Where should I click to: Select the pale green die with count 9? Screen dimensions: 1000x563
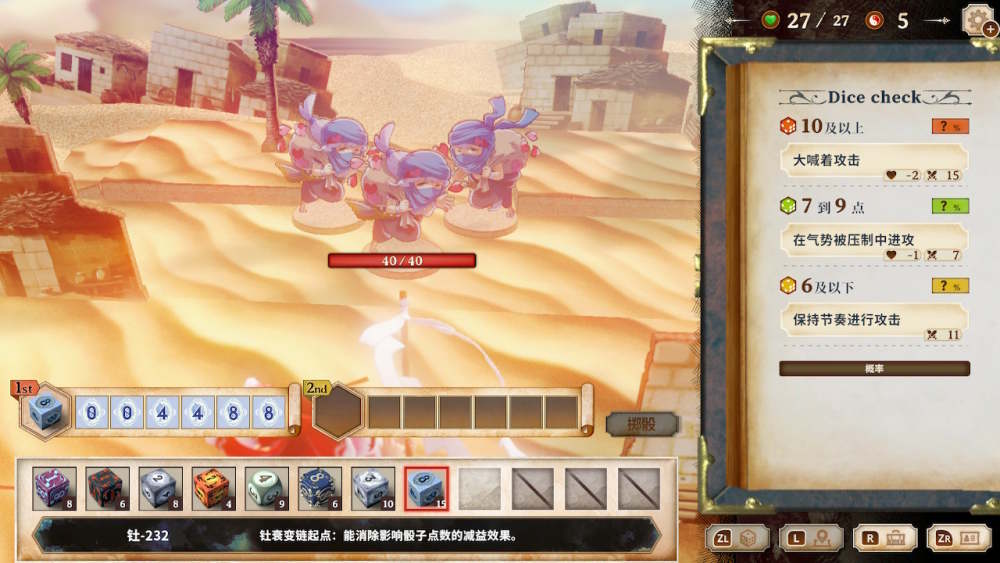point(266,488)
